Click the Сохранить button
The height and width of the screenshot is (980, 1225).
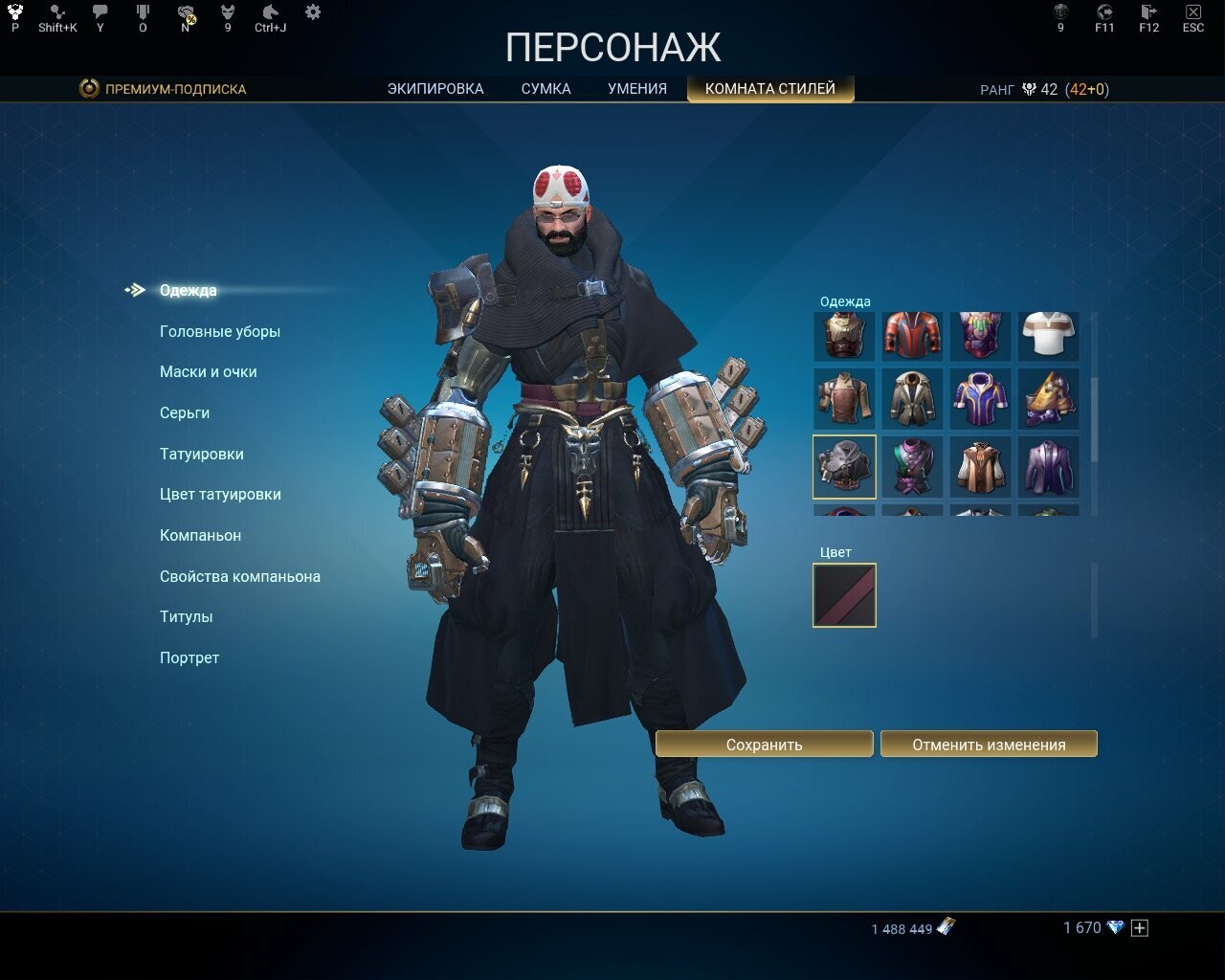click(x=765, y=744)
